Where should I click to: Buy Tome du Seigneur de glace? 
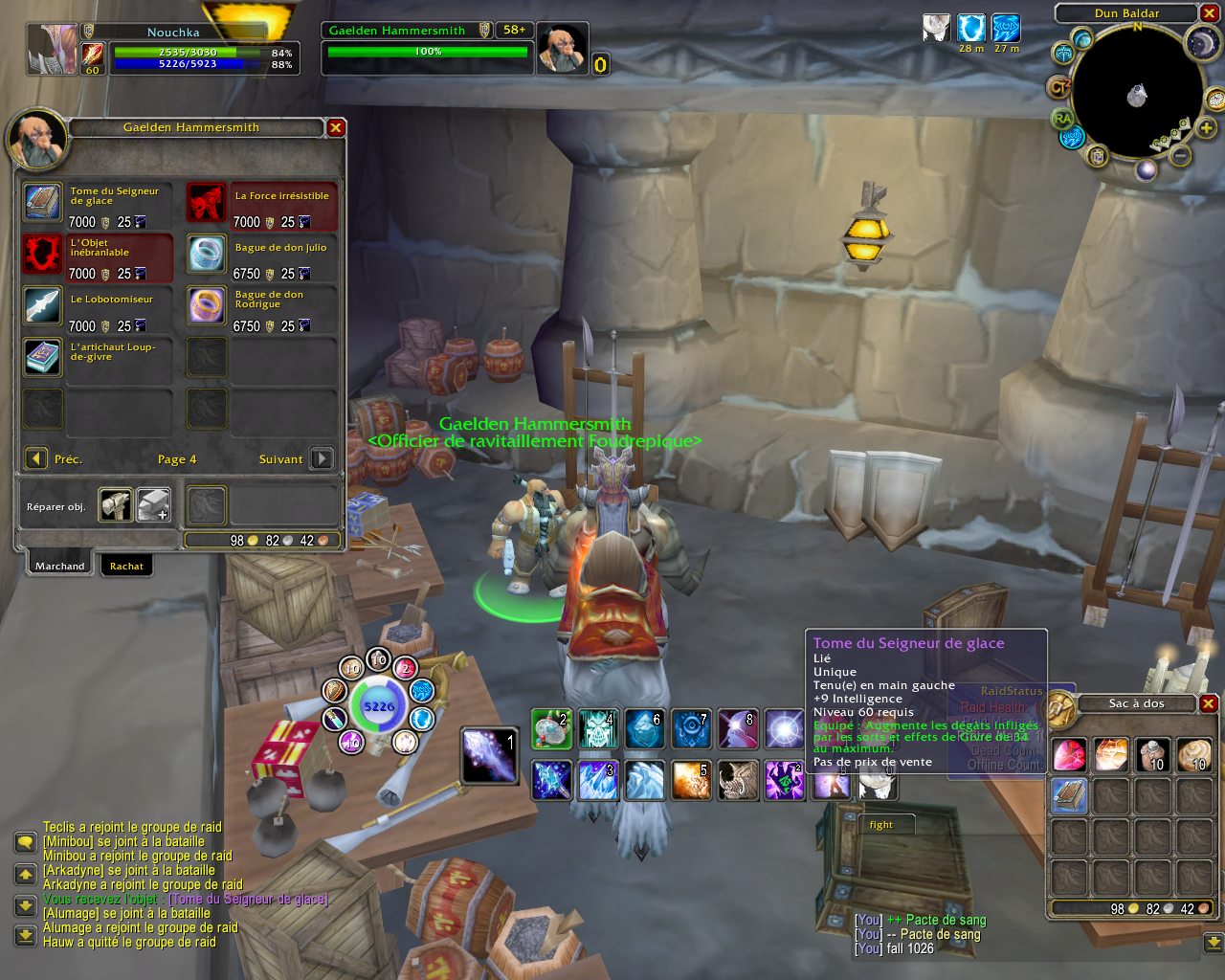(x=43, y=203)
